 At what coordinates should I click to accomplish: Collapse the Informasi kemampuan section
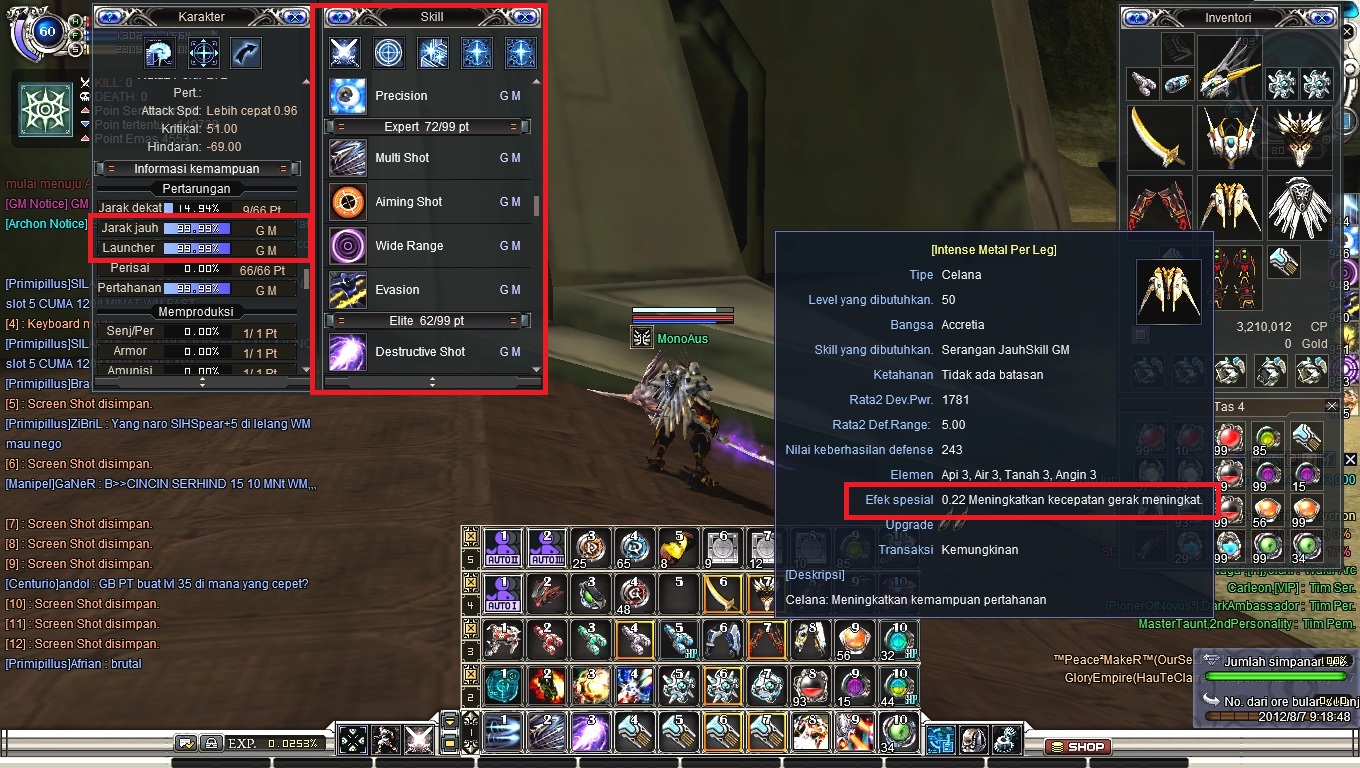(x=197, y=168)
